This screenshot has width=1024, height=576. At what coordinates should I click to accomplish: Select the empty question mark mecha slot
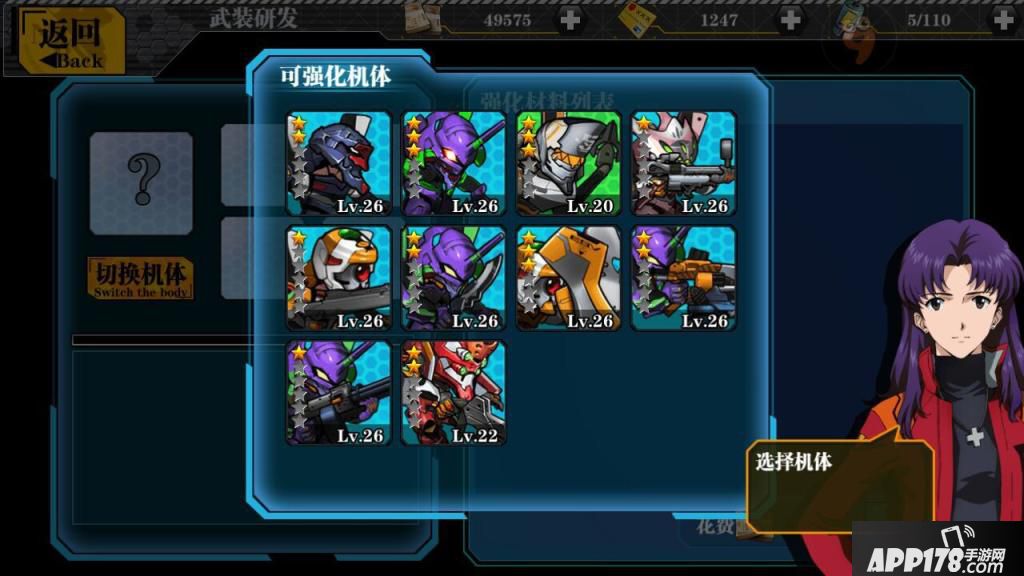point(141,182)
